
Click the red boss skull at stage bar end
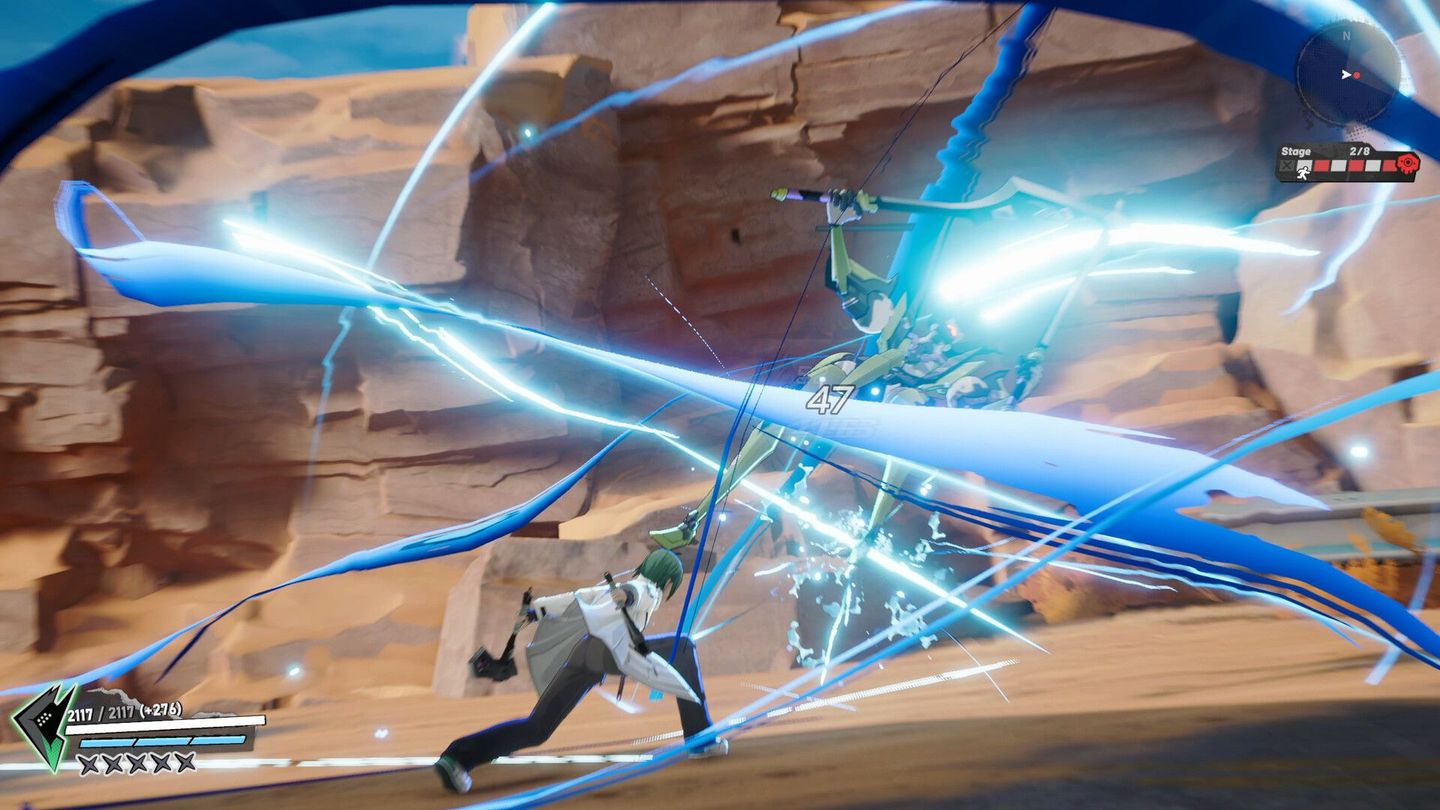click(1407, 164)
